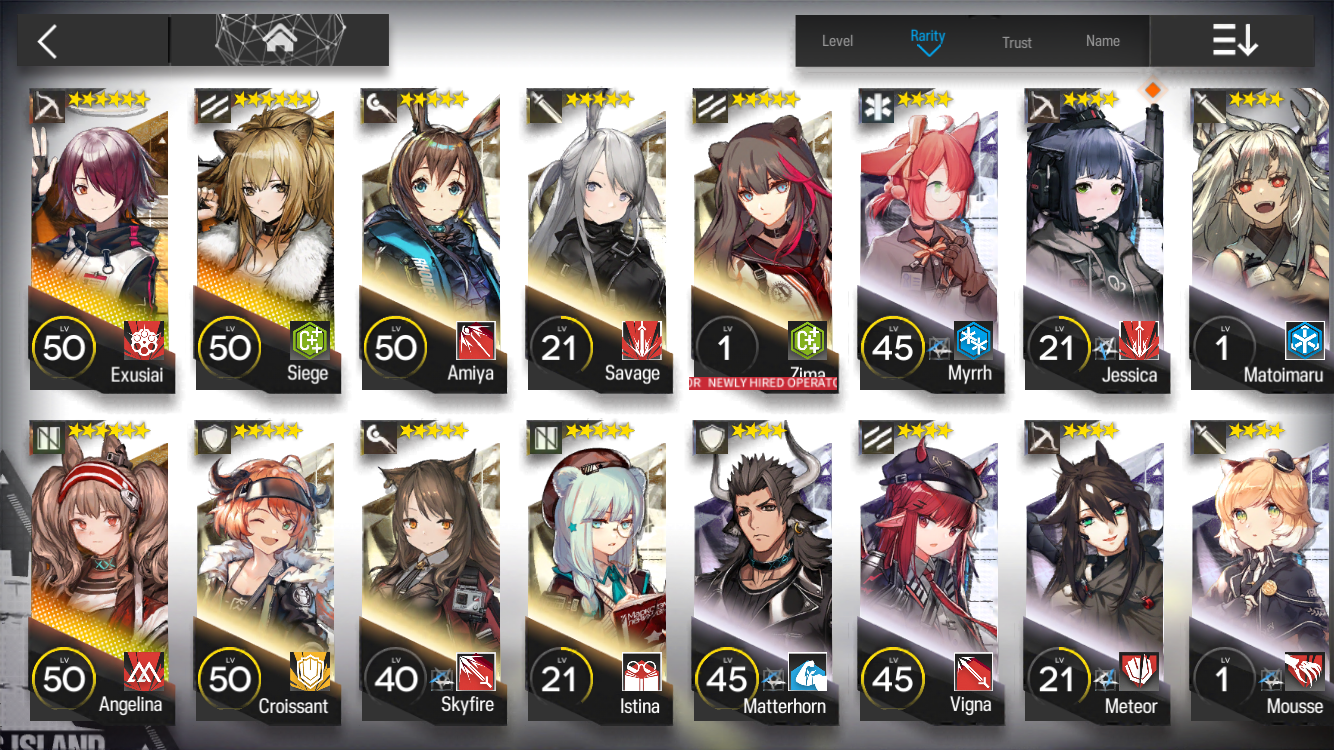Return to the home screen
1334x750 pixels.
click(278, 41)
